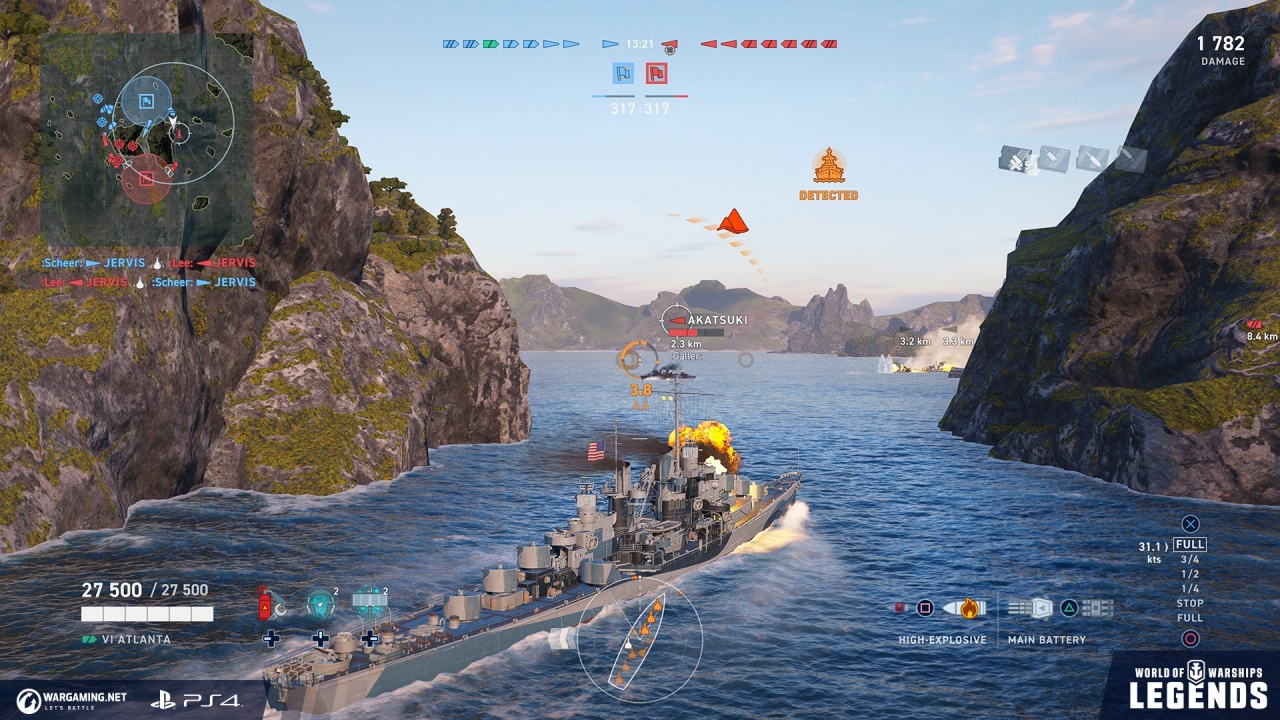
Task: Click the blue team flag objective icon
Action: 623,73
